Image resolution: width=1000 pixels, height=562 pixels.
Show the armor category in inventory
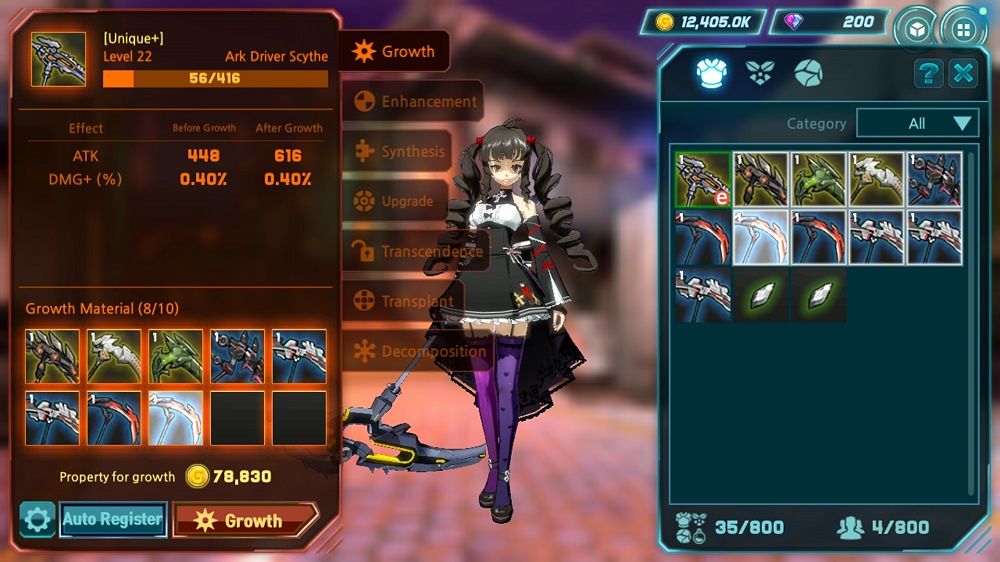(711, 73)
